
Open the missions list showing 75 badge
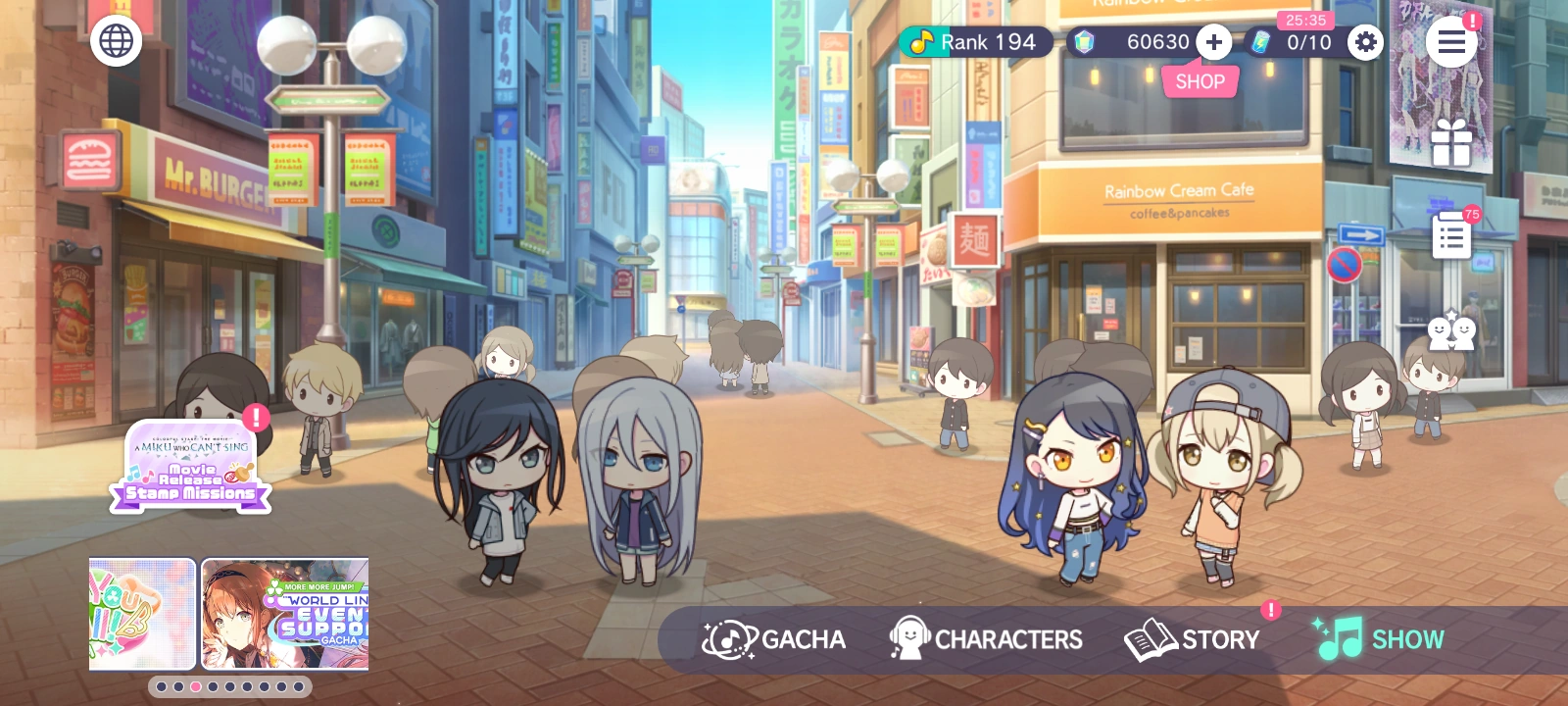1451,235
